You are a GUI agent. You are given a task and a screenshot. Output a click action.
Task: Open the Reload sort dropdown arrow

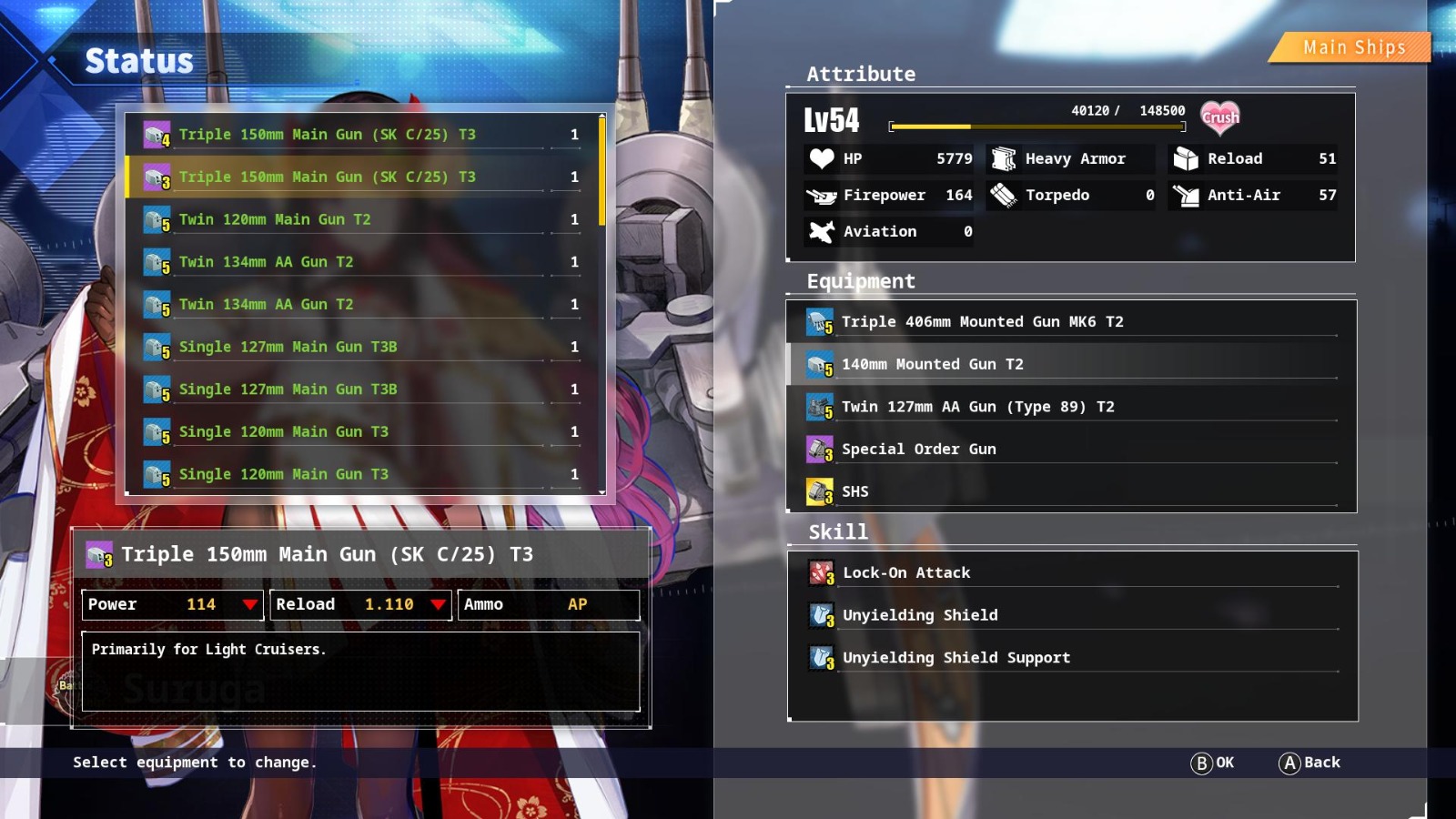coord(440,604)
